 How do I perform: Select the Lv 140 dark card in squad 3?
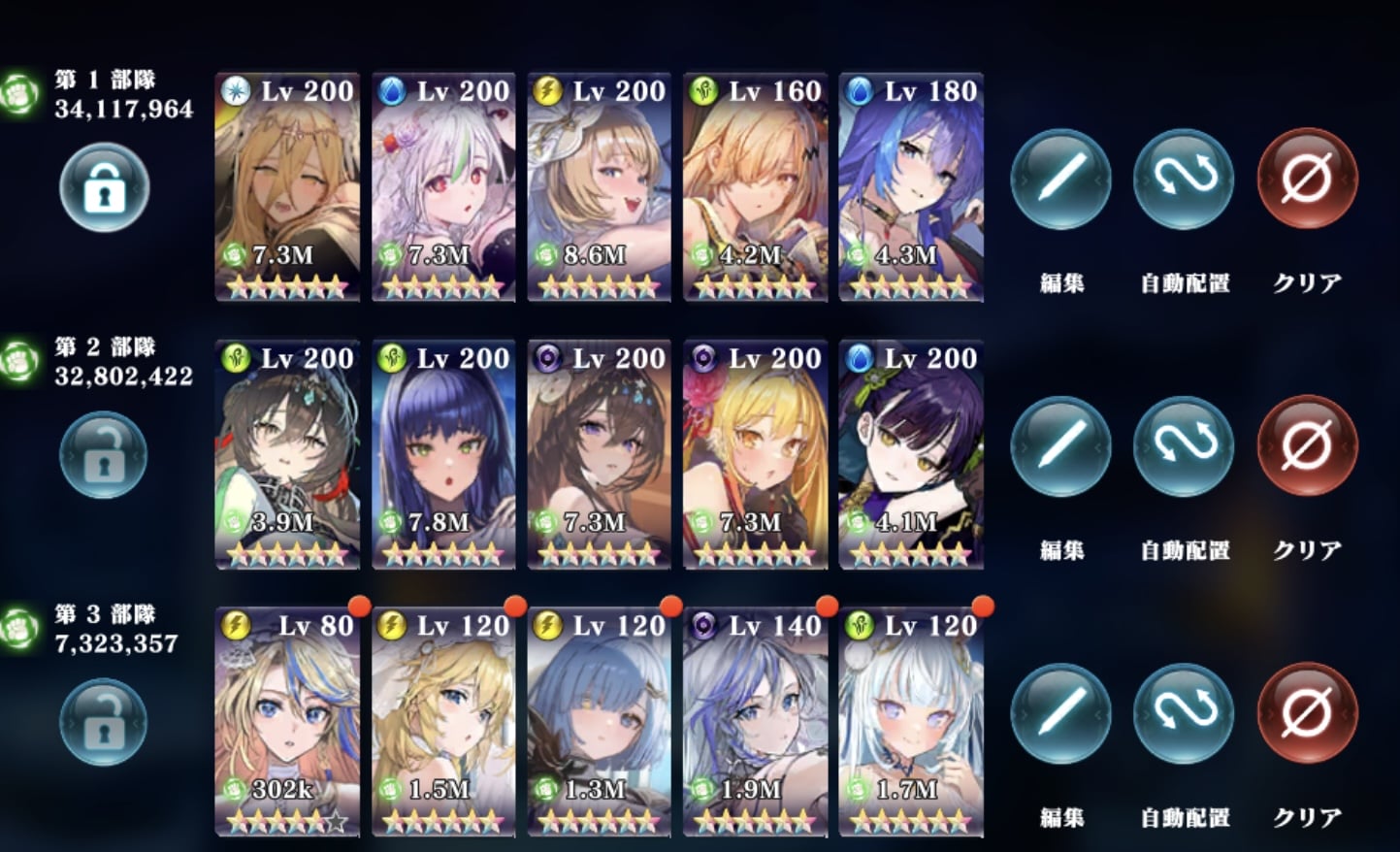755,722
